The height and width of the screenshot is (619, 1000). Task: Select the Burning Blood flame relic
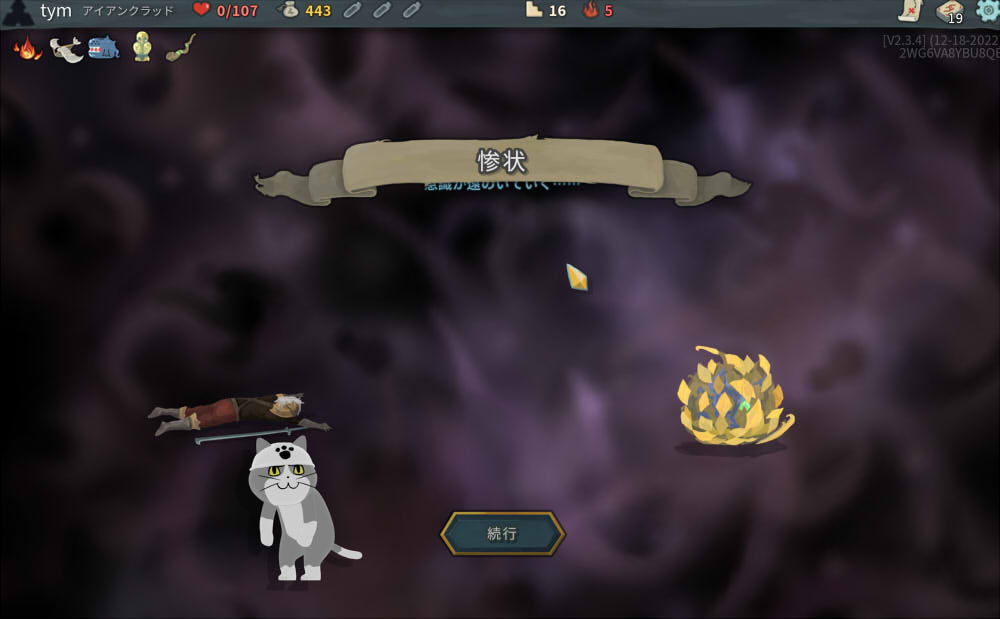[x=27, y=48]
